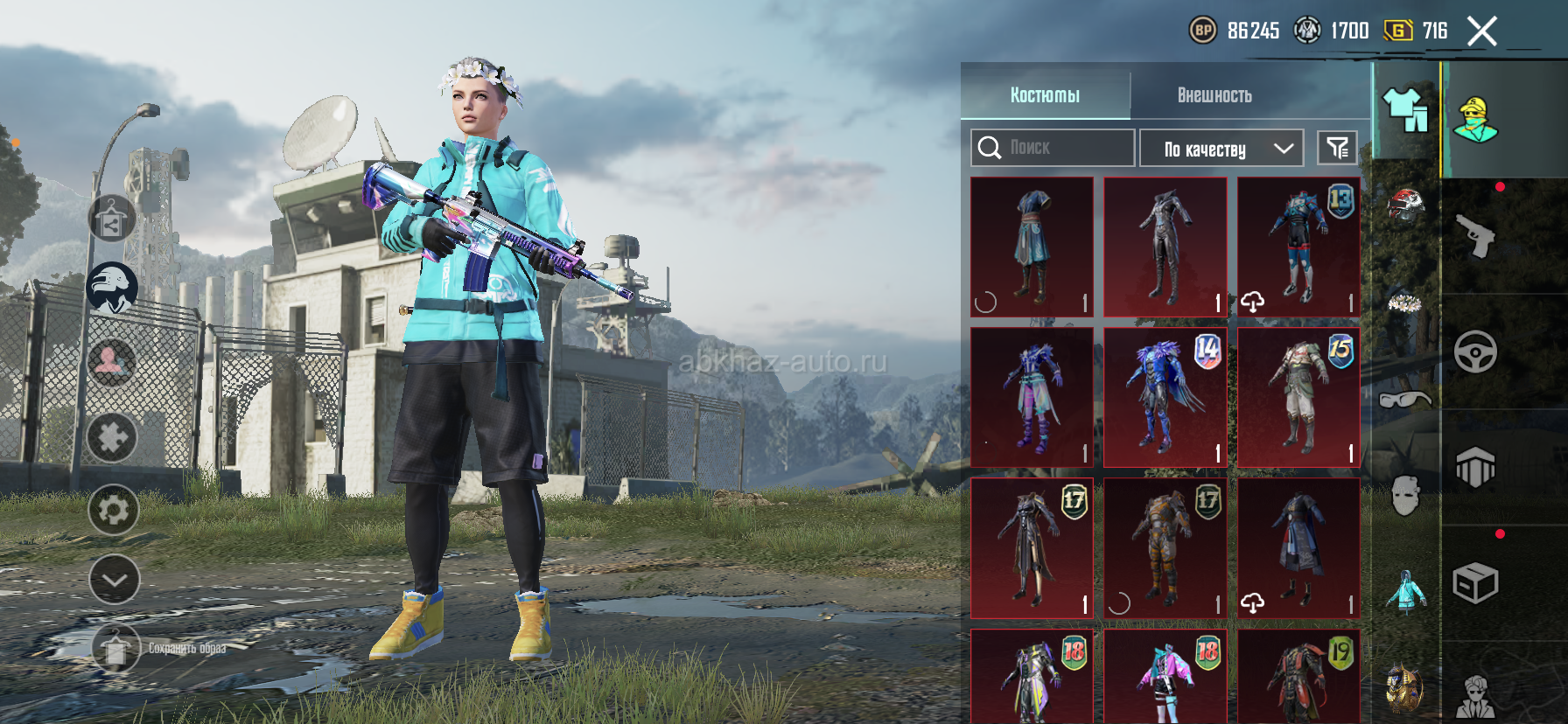
Task: Select the equipped turquoise jacket slot
Action: click(x=1405, y=592)
